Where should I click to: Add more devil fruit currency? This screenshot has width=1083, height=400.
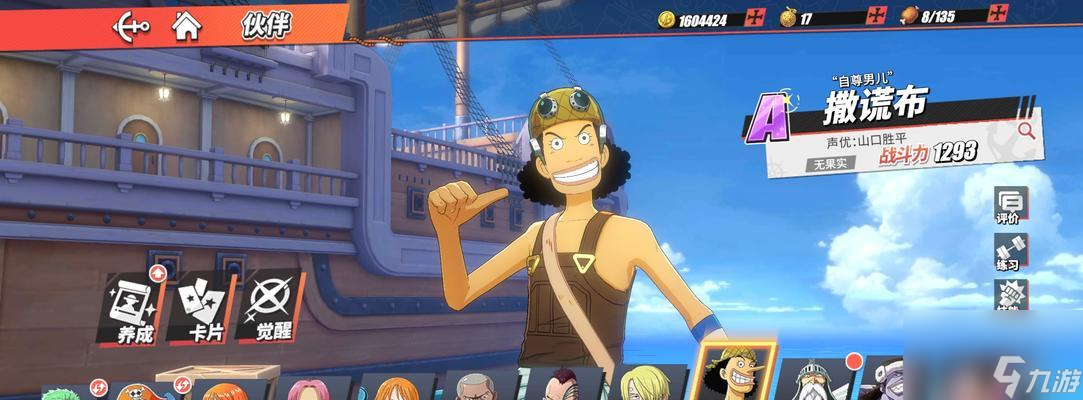click(x=877, y=16)
